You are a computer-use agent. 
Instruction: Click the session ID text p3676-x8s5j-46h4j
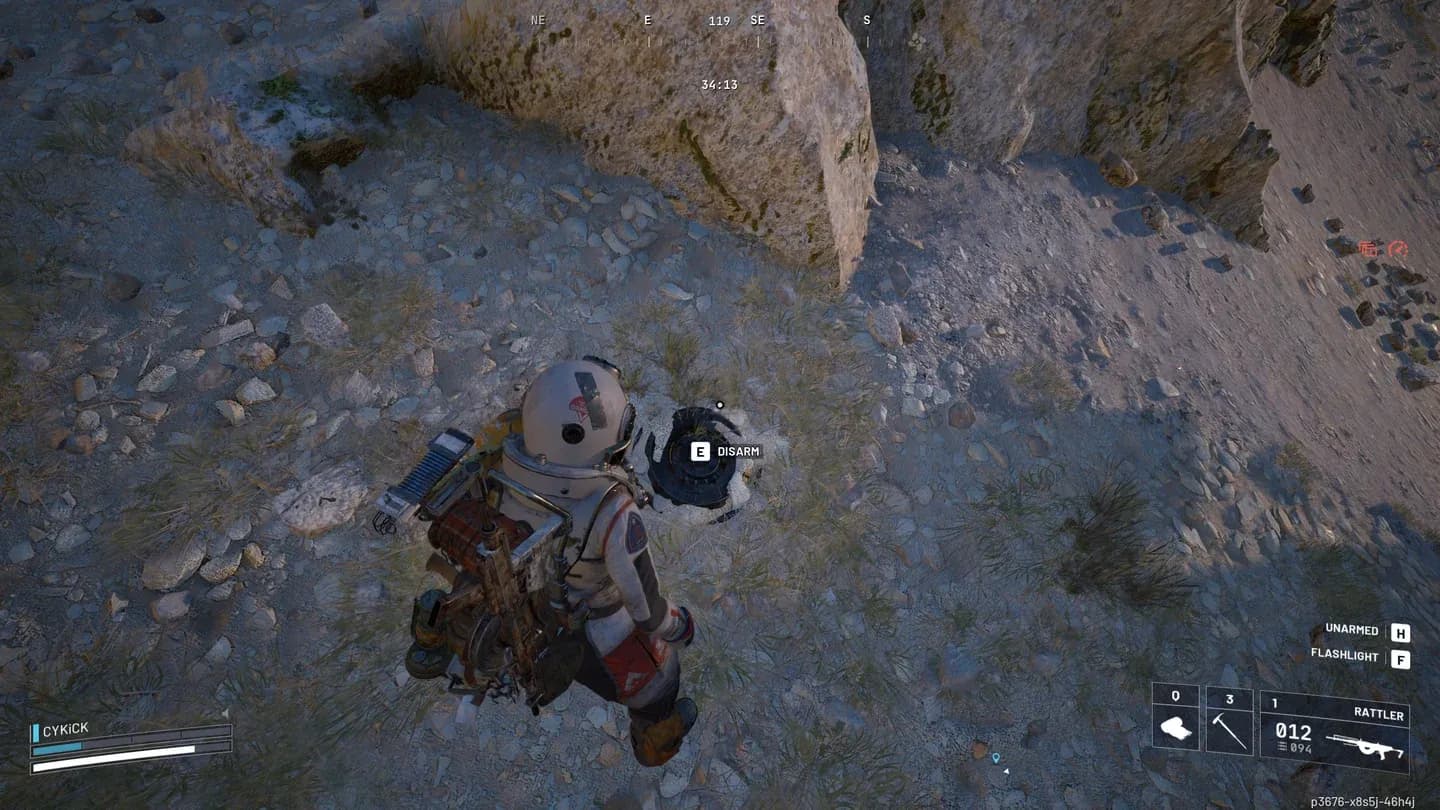1365,799
